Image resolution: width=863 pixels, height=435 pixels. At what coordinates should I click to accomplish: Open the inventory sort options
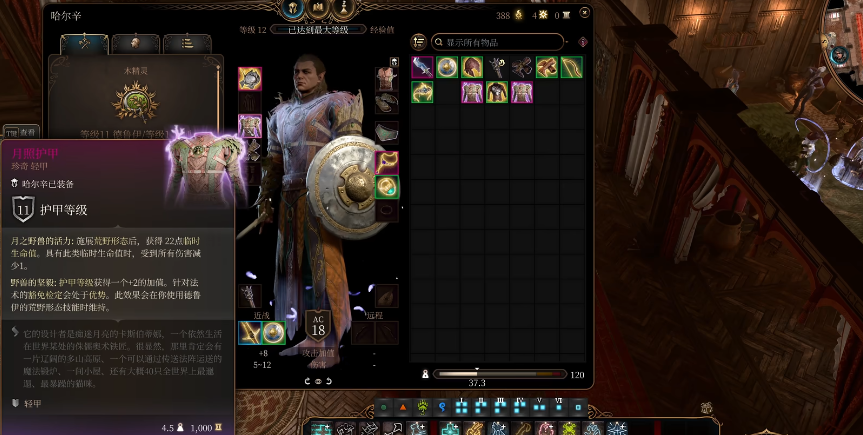[419, 42]
